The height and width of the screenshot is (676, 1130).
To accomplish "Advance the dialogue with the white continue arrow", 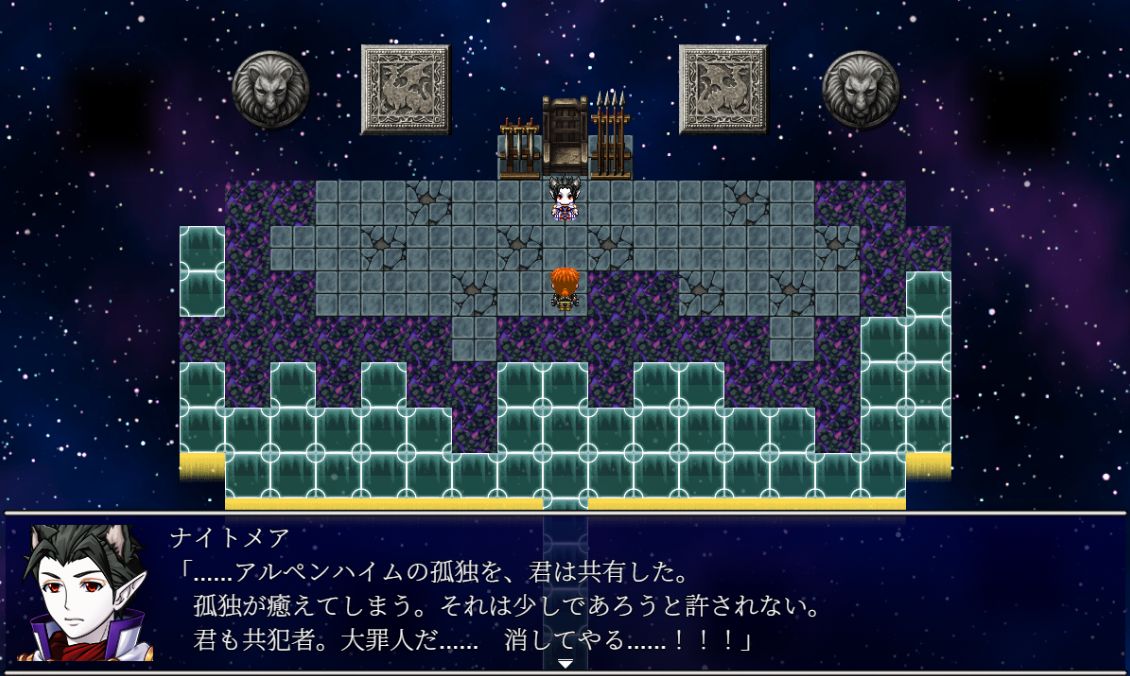I will [565, 663].
